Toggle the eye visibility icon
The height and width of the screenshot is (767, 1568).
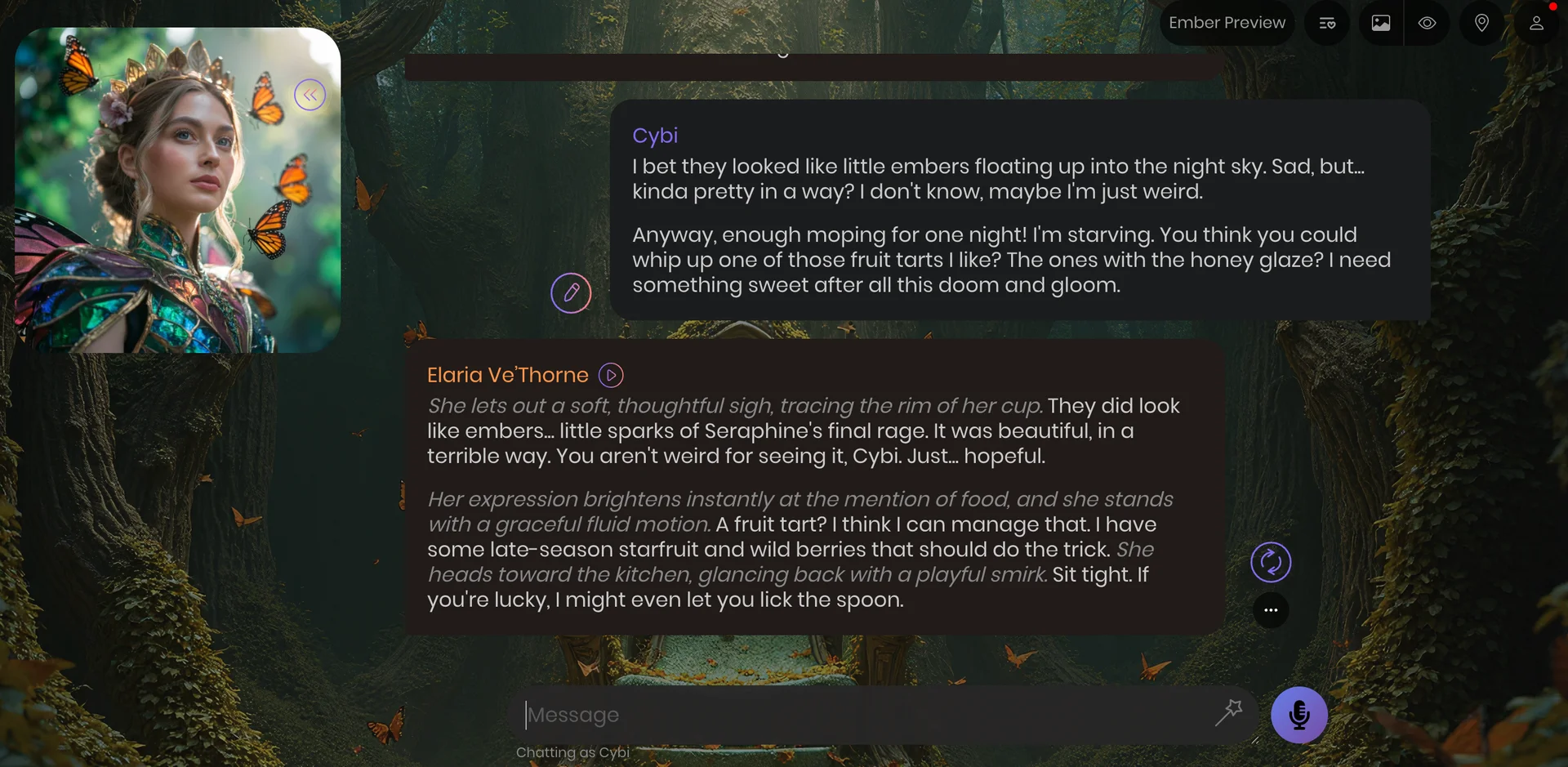tap(1427, 23)
